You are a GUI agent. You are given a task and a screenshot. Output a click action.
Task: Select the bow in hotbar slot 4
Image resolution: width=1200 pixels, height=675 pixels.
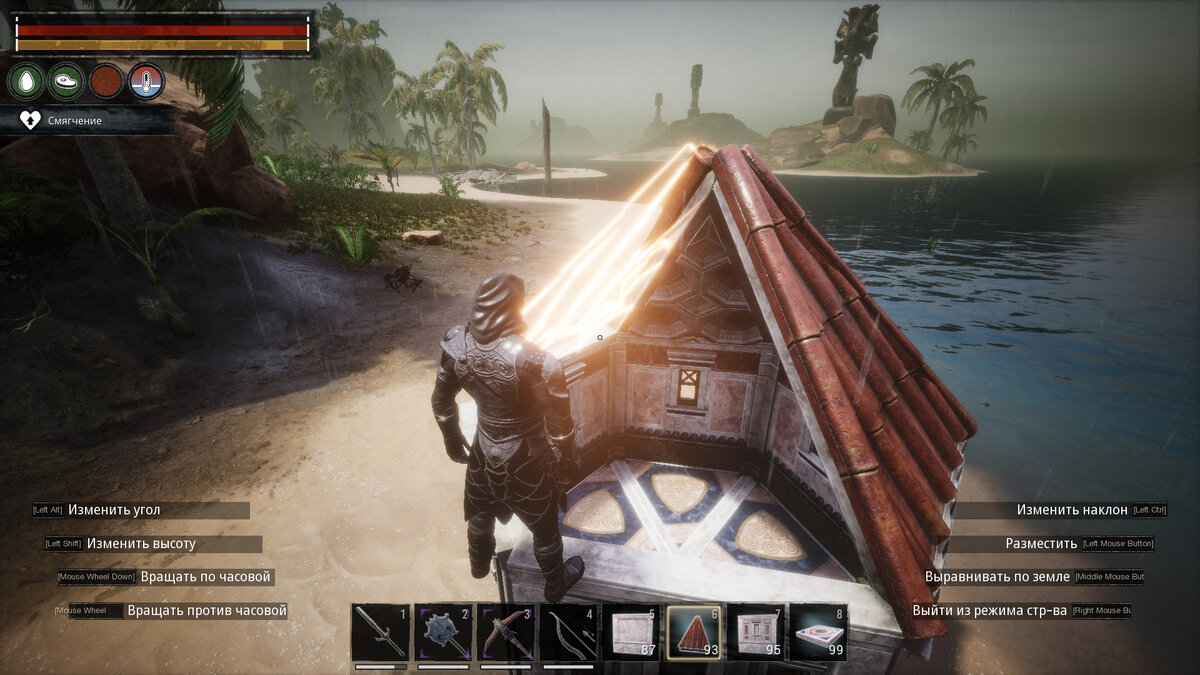tap(569, 633)
